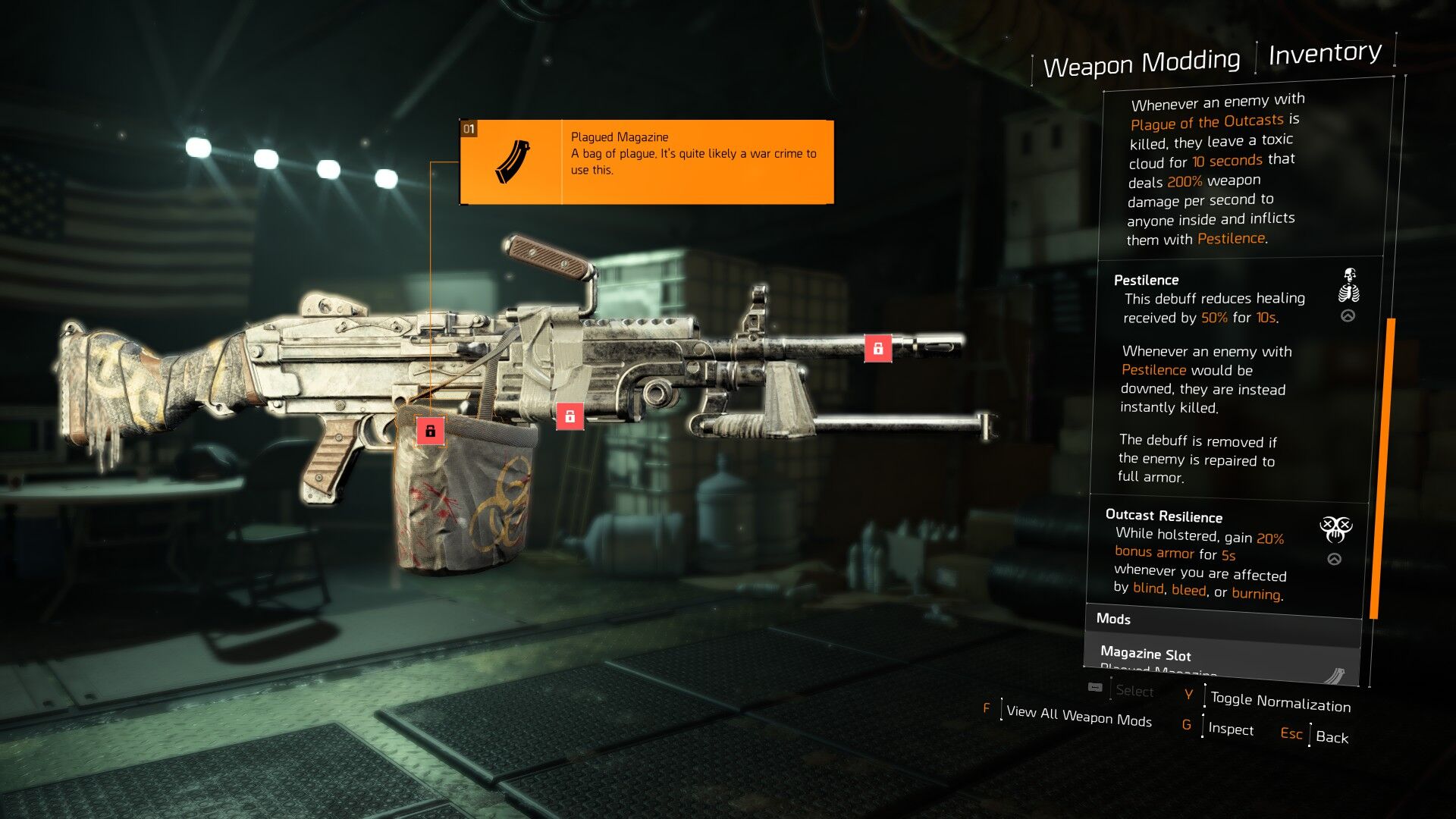The height and width of the screenshot is (819, 1456).
Task: View All Weapon Mods
Action: [1078, 715]
